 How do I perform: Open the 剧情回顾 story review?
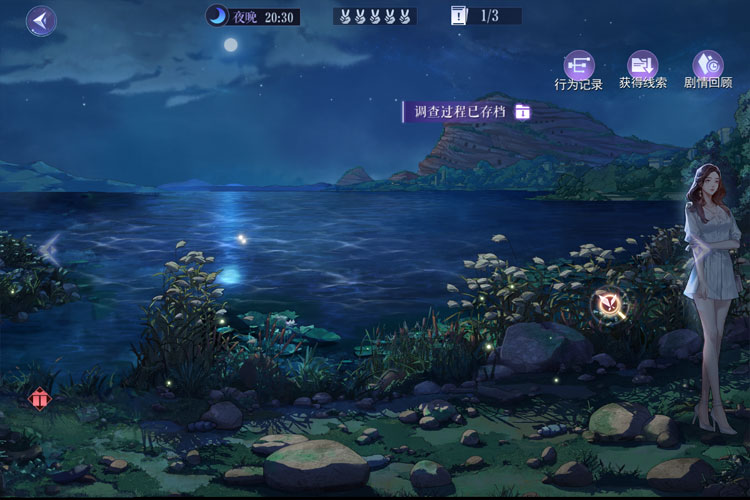pos(708,67)
